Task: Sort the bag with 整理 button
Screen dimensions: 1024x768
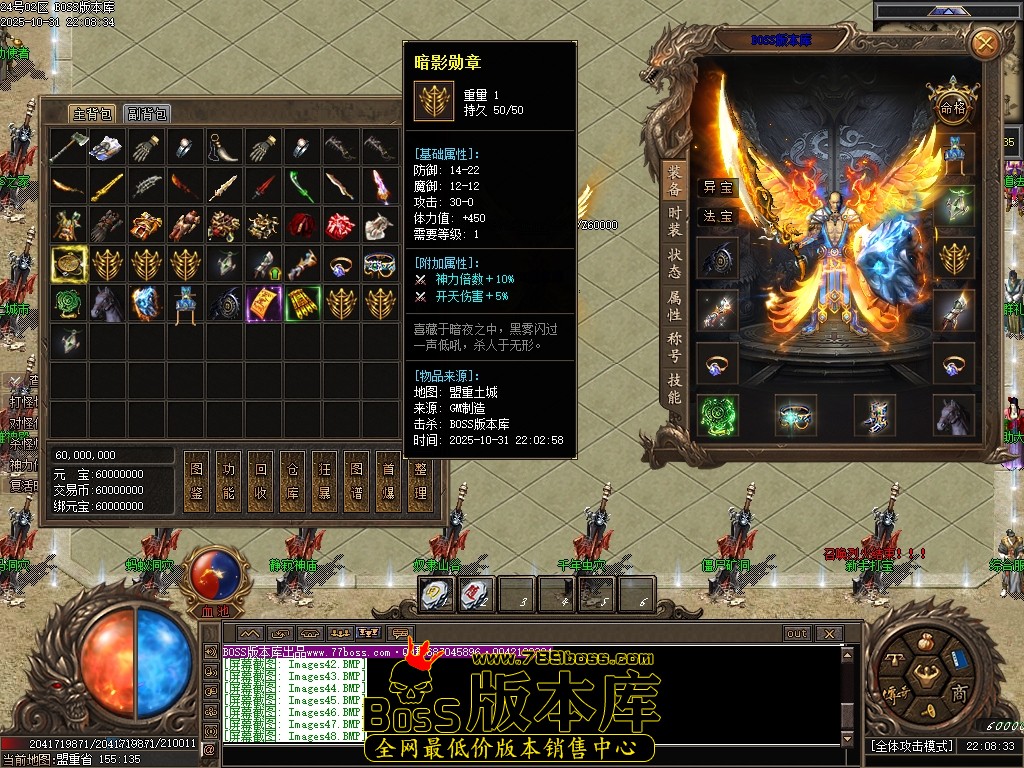Action: point(420,481)
